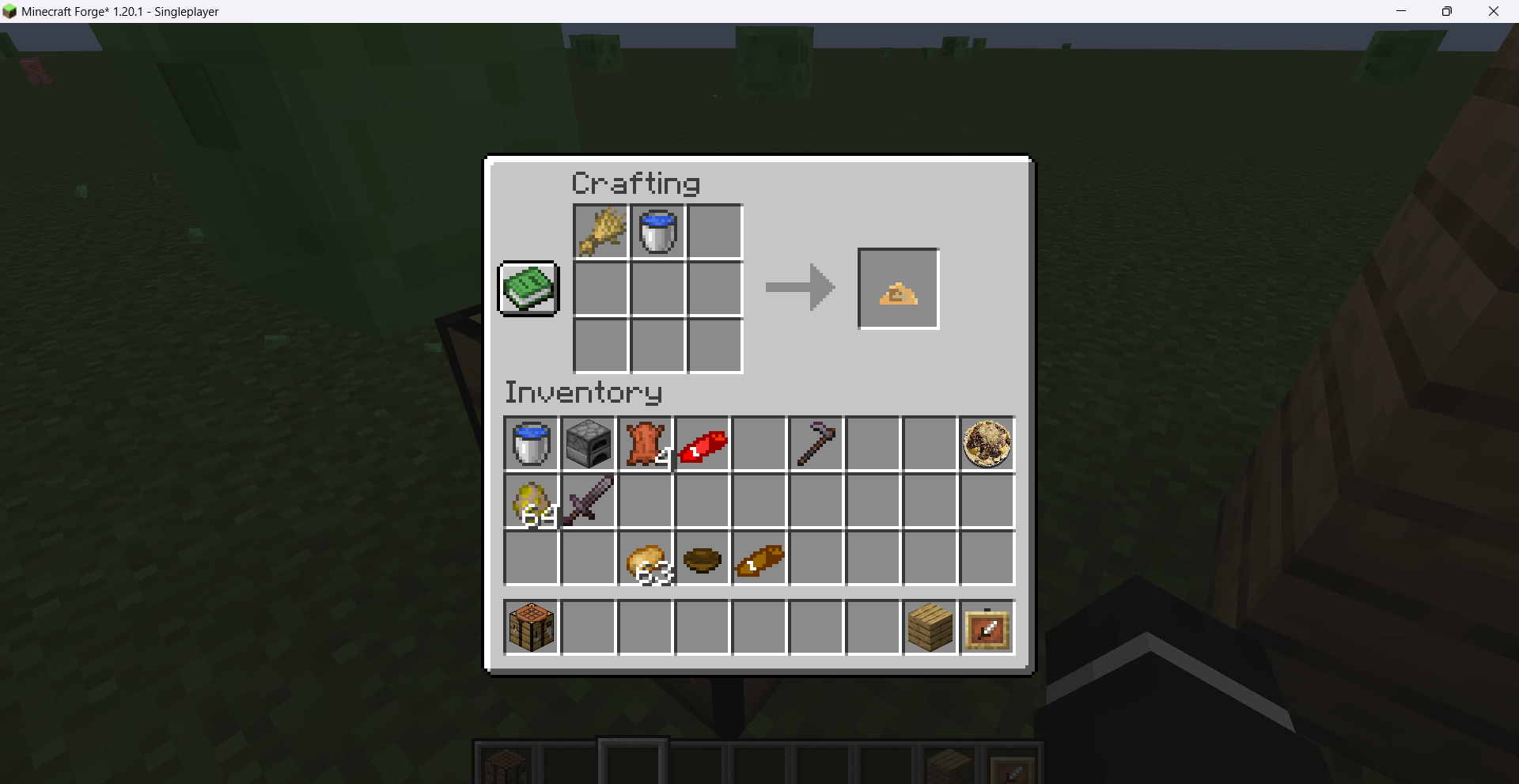Select the cooked sausage item in the inventory
Image resolution: width=1519 pixels, height=784 pixels.
pyautogui.click(x=759, y=559)
